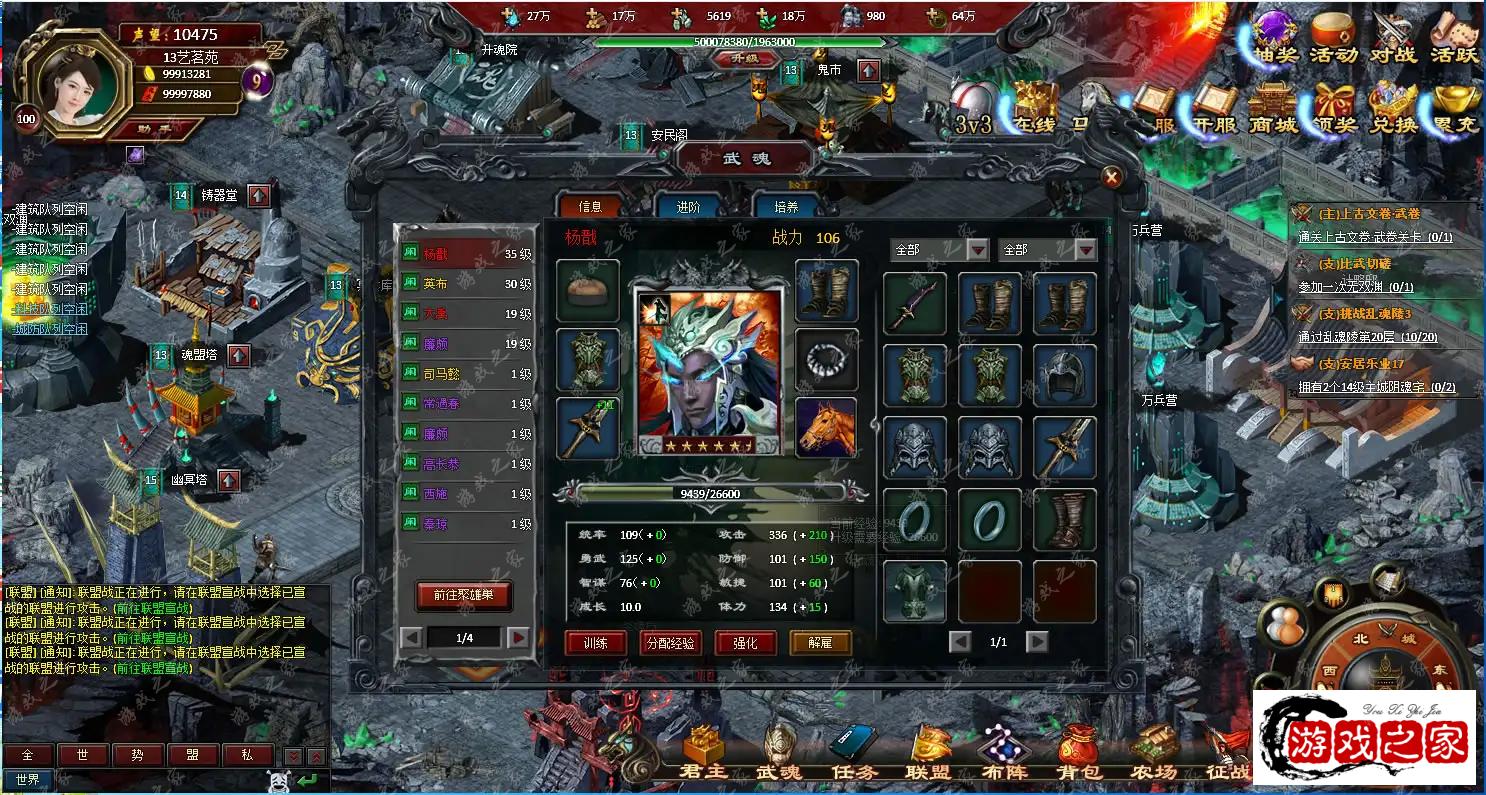
Task: Open the 抽奖 lottery orb
Action: pos(1275,37)
